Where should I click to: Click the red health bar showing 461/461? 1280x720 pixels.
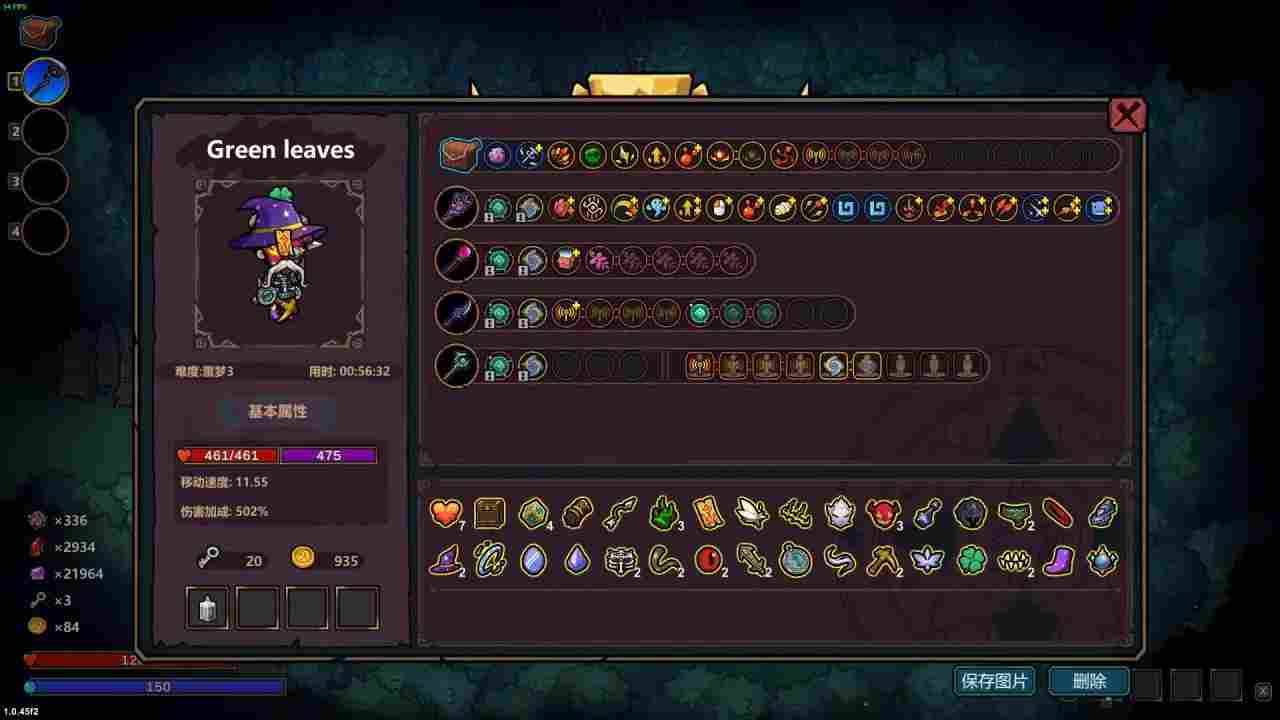point(227,455)
